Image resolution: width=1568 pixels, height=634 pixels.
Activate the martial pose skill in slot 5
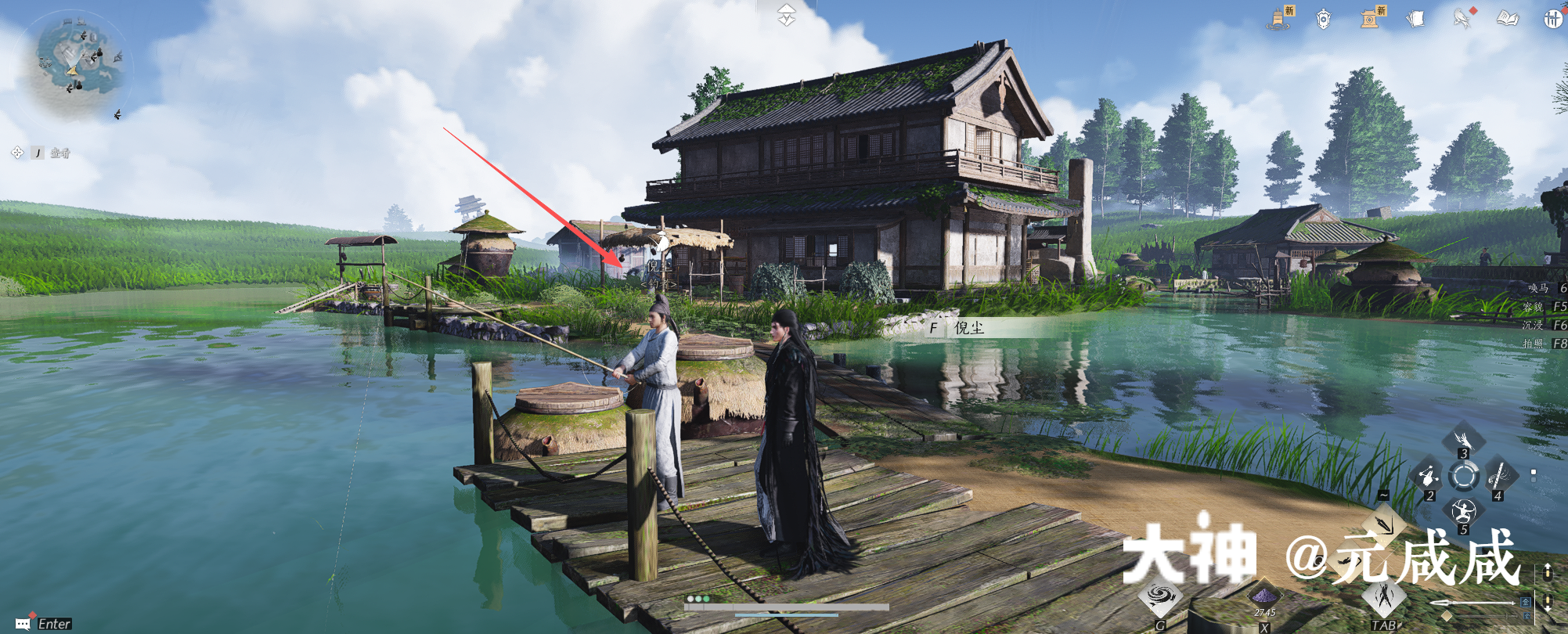1463,512
